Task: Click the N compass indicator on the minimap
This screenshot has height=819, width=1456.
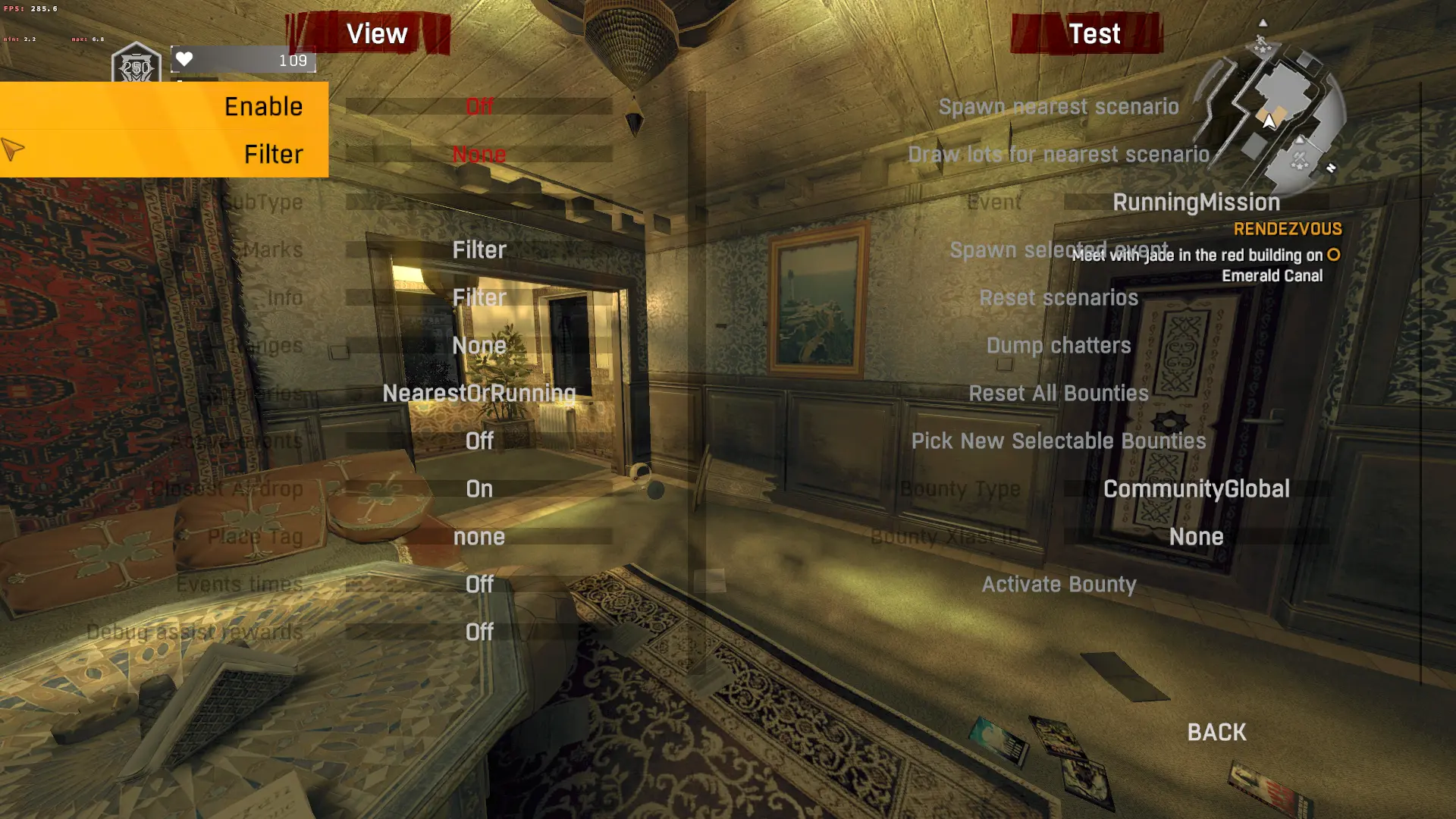Action: pyautogui.click(x=1330, y=167)
